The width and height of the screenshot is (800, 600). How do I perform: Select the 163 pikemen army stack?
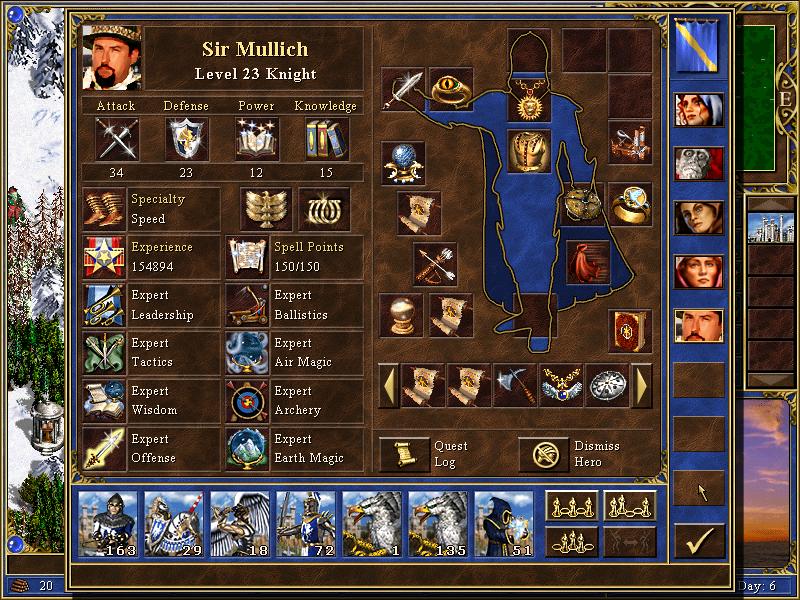(107, 521)
